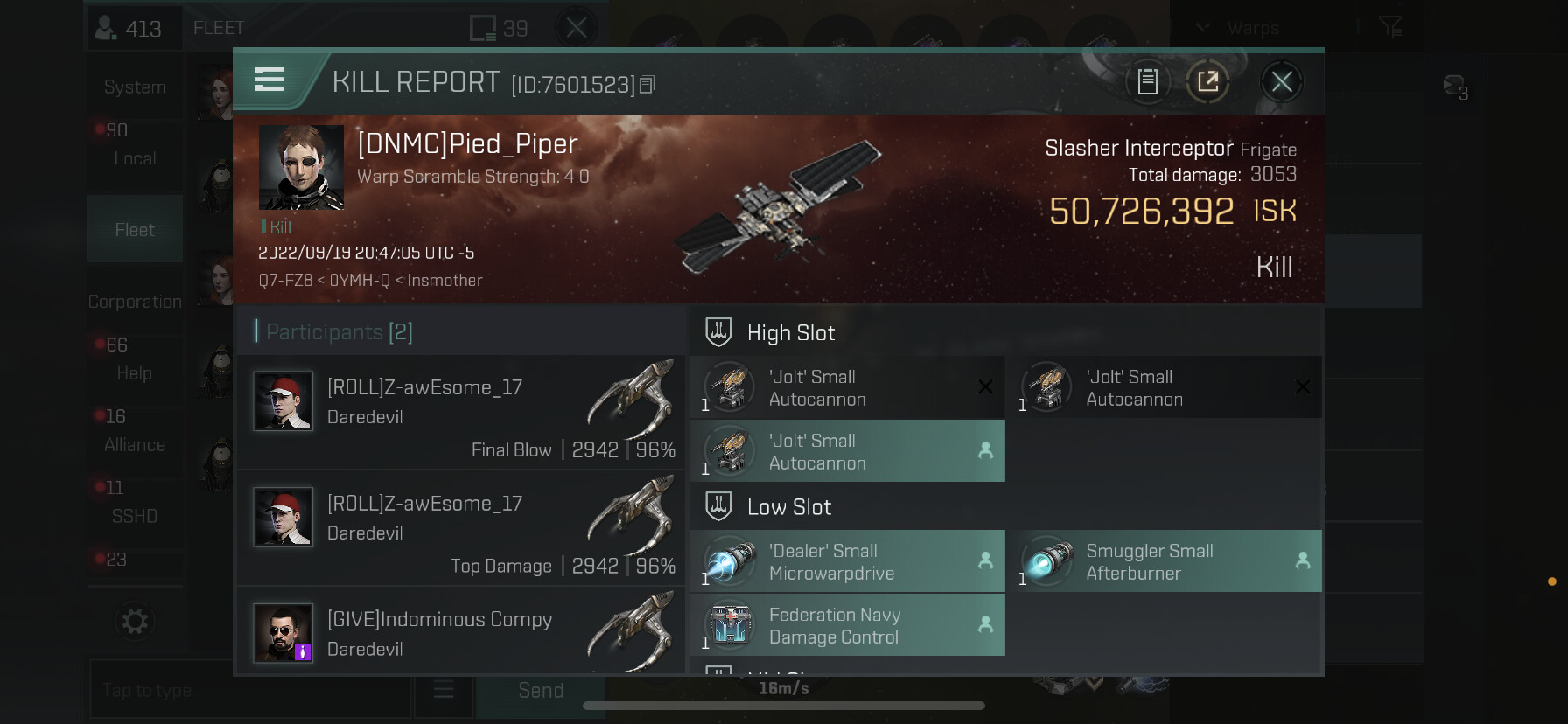Open chat settings gear
The width and height of the screenshot is (1568, 724).
(135, 622)
